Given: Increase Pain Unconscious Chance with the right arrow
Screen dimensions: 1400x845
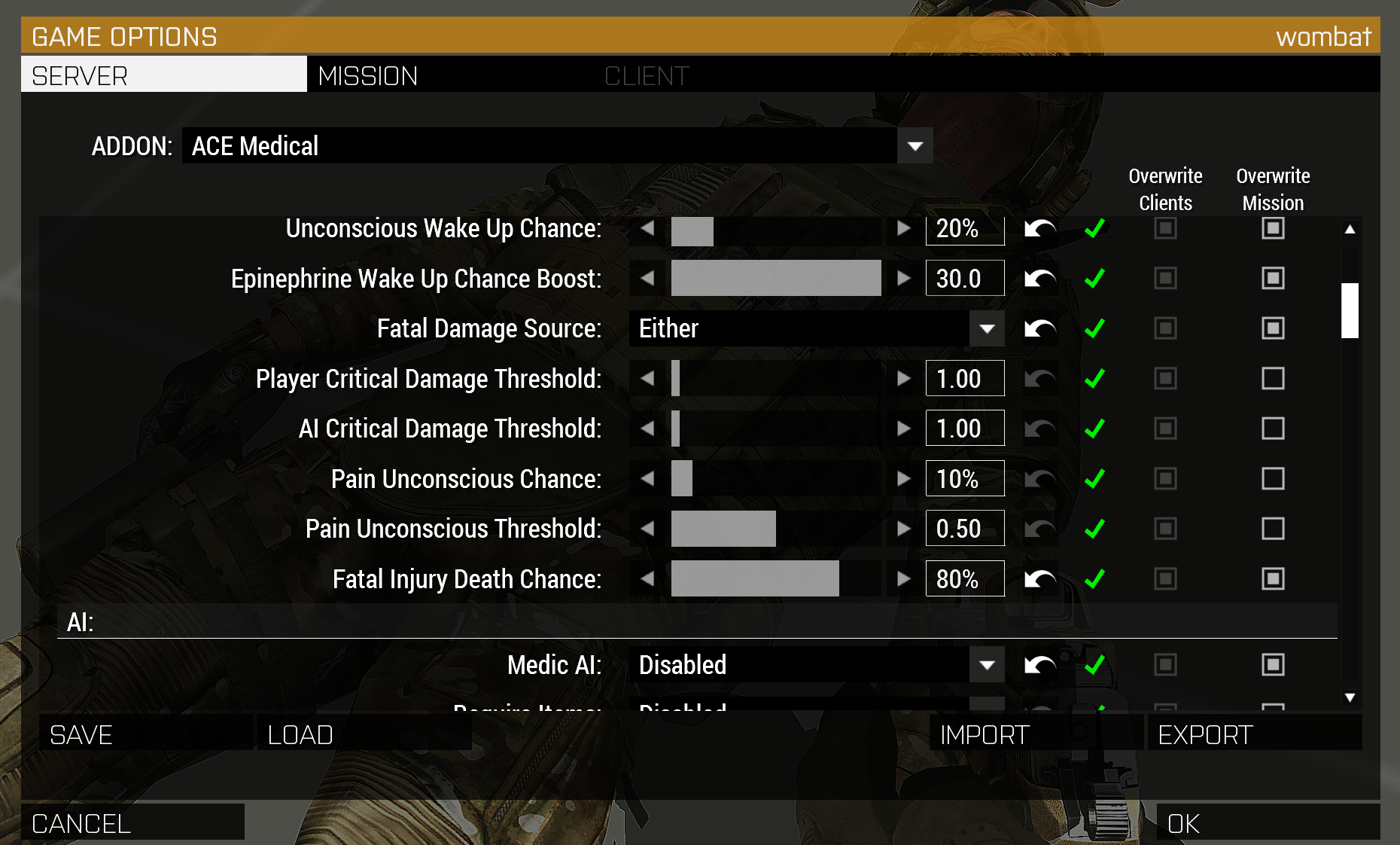Looking at the screenshot, I should point(902,478).
